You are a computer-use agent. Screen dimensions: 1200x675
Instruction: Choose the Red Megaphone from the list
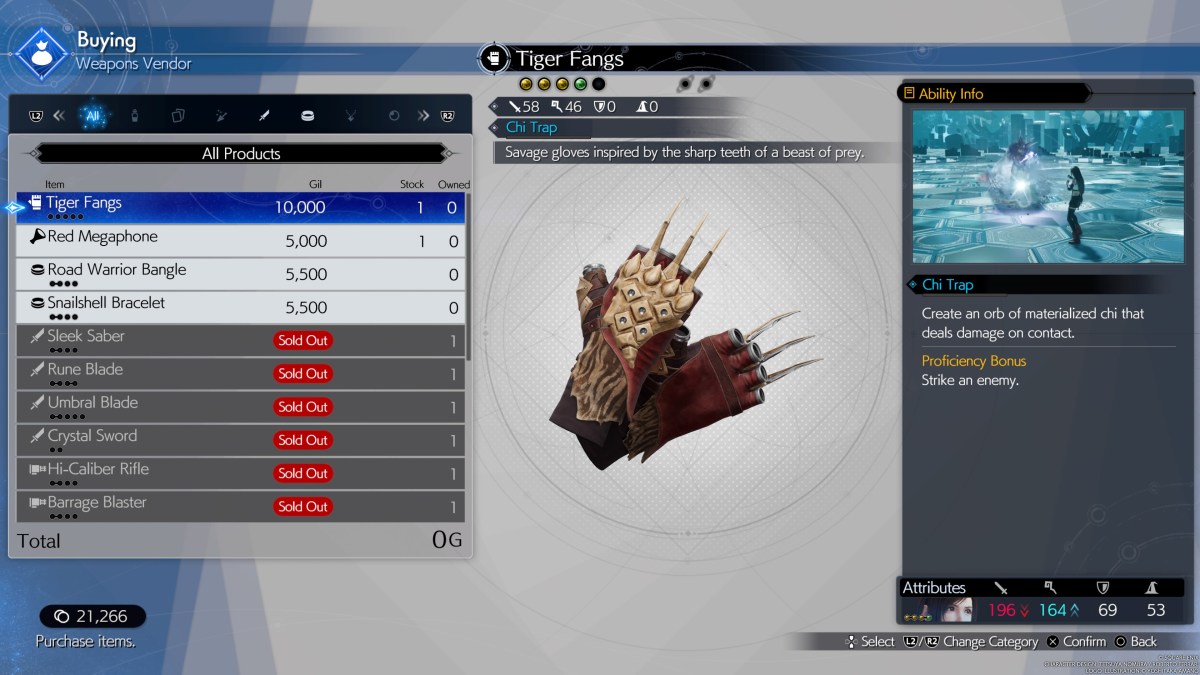point(240,241)
